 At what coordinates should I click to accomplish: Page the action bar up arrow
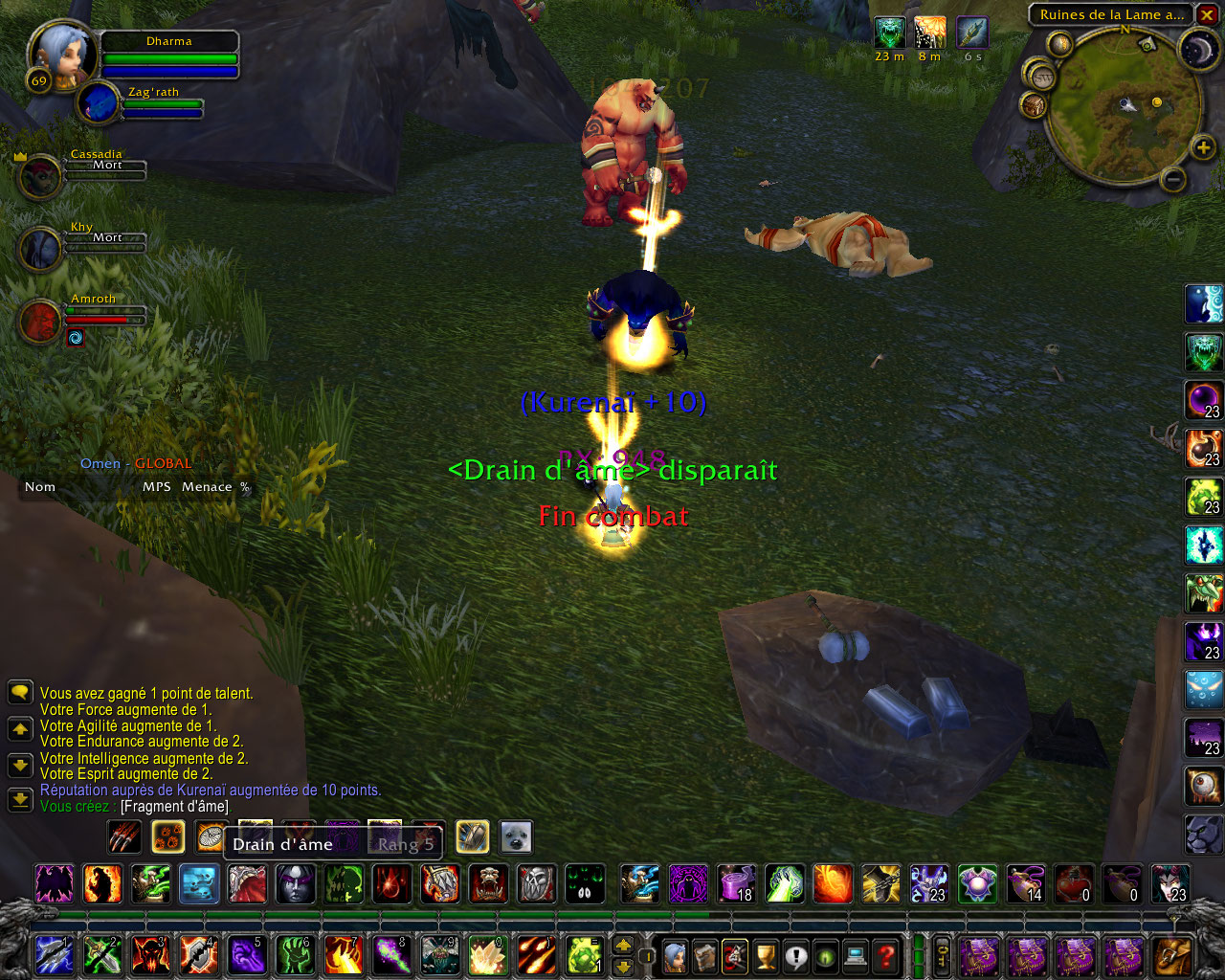[x=623, y=946]
